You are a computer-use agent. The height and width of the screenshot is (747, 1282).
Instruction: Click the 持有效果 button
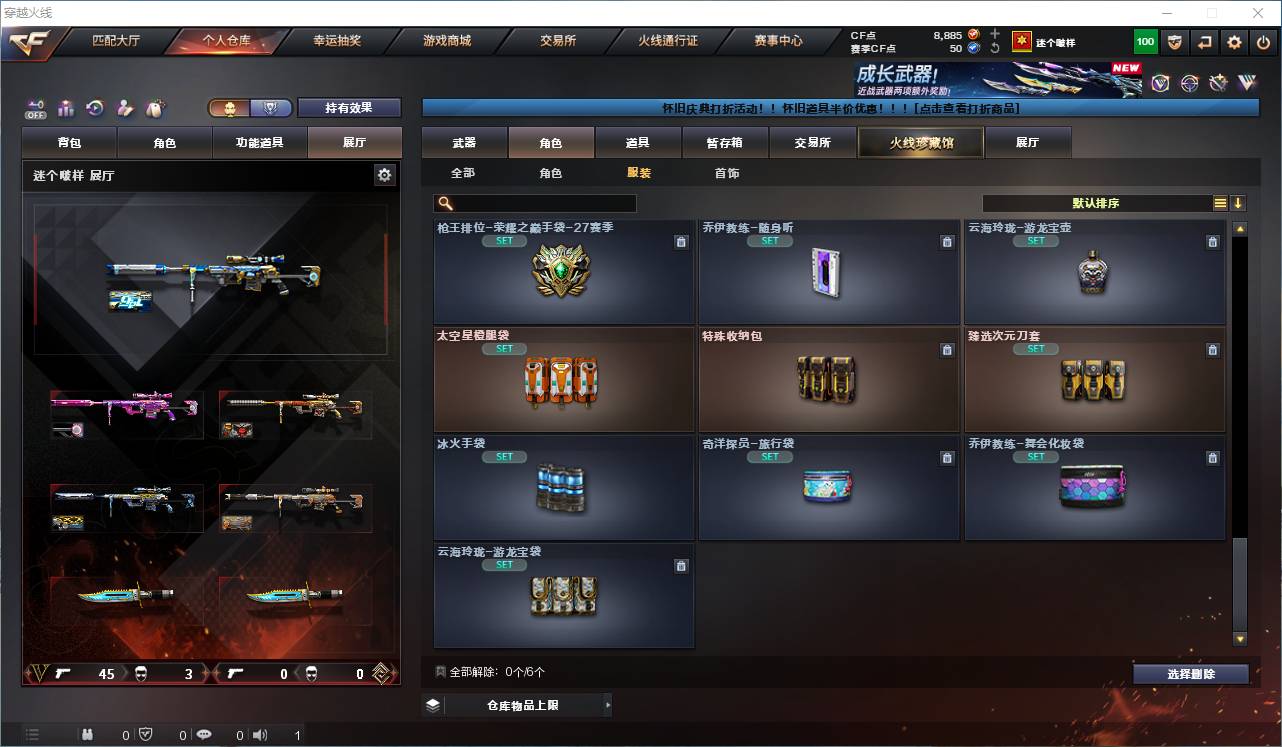coord(348,107)
